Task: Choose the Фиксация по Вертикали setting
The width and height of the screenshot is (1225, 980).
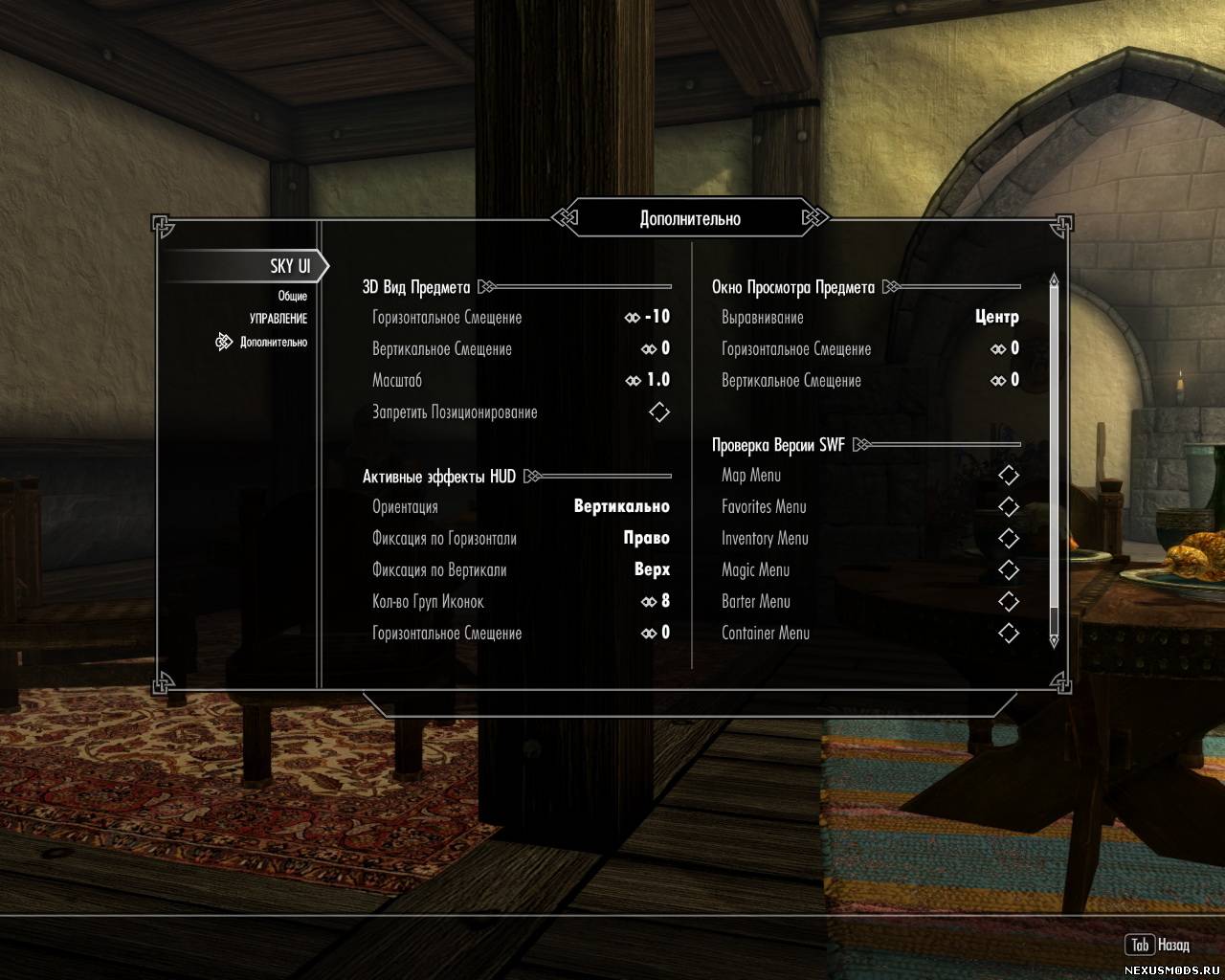Action: [521, 569]
